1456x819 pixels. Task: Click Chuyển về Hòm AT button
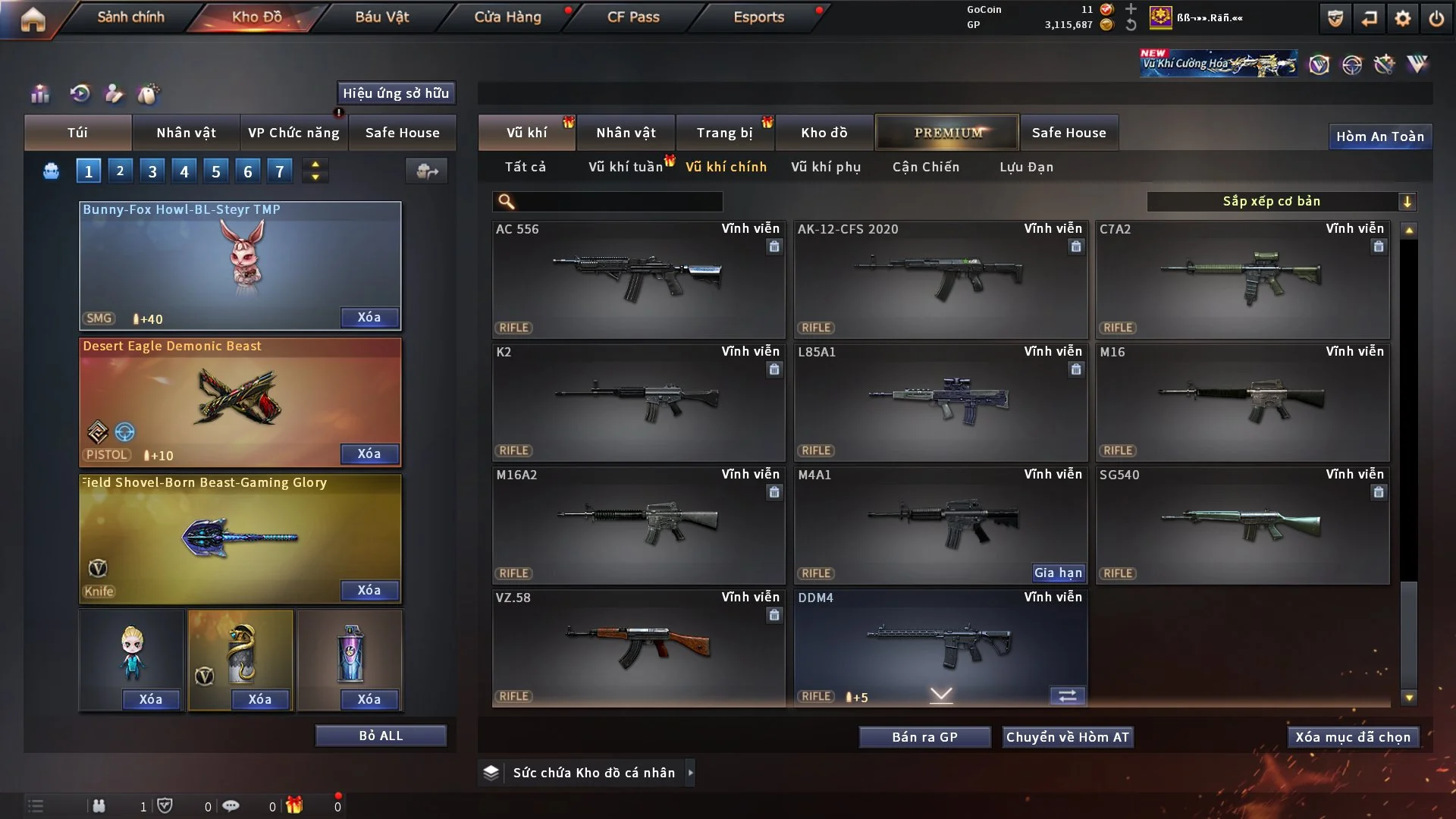point(1067,737)
